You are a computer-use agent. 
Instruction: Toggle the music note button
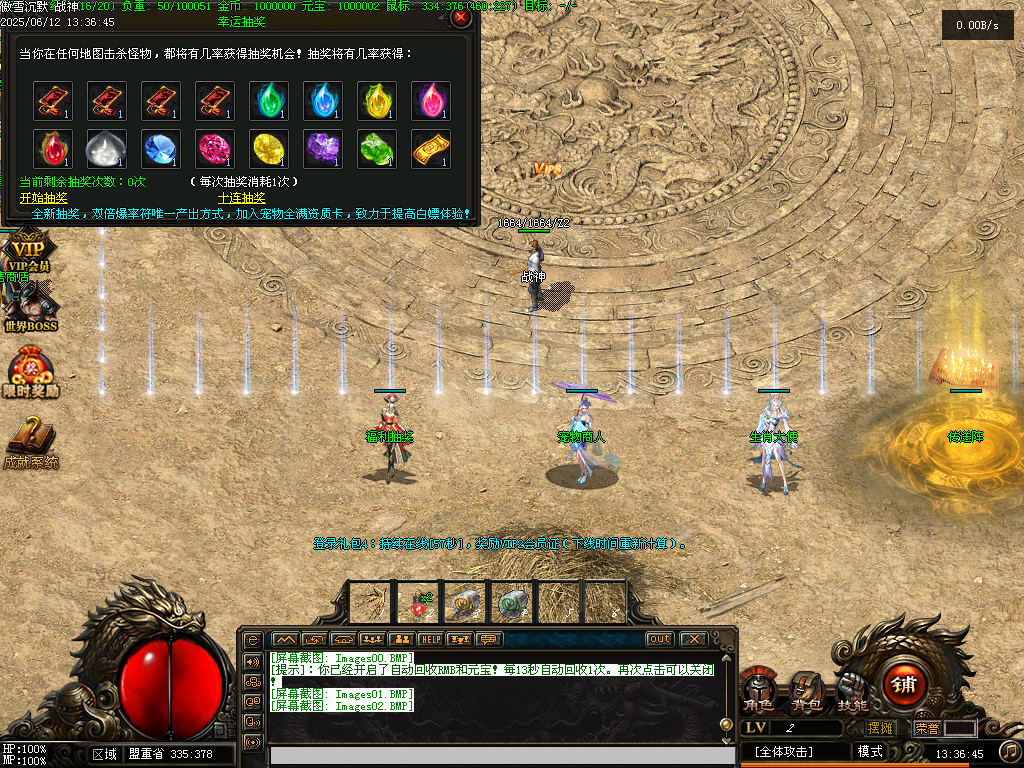(1011, 751)
